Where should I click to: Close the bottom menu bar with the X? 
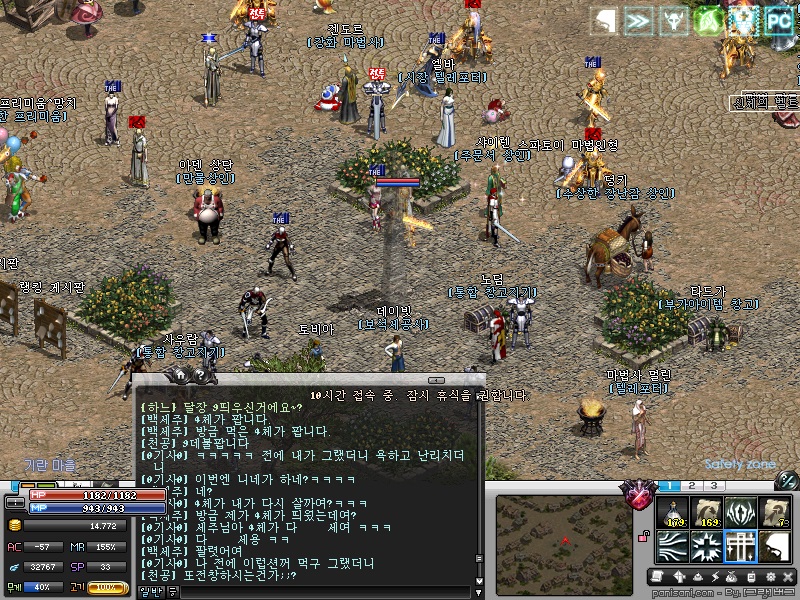[x=787, y=577]
